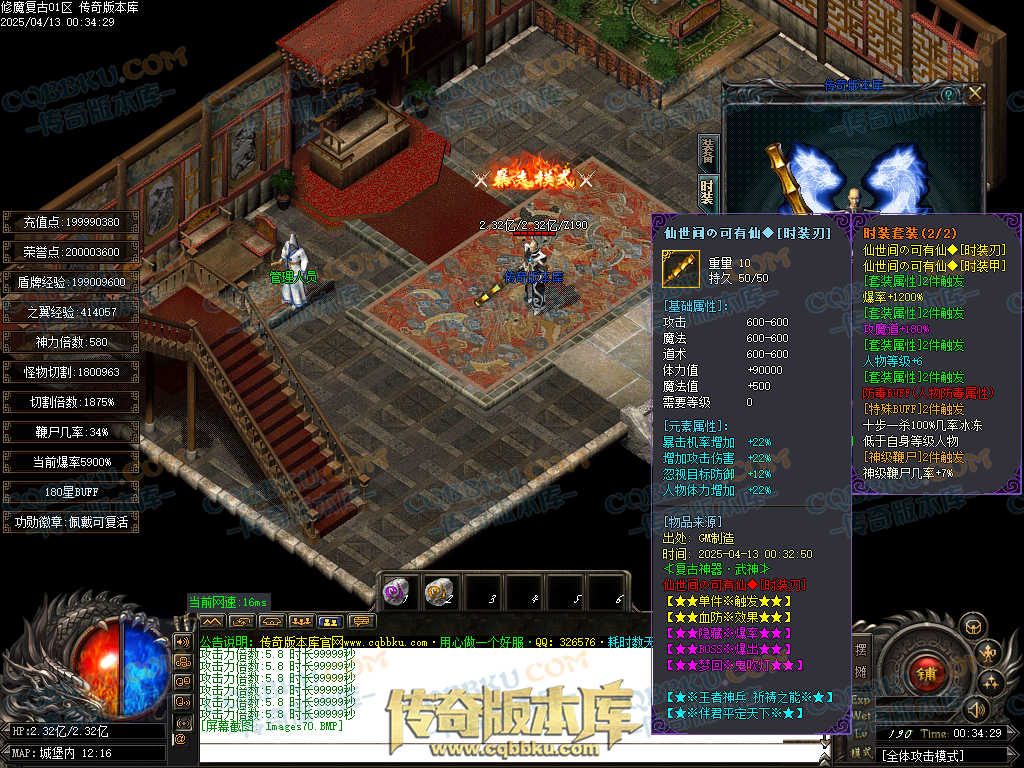The height and width of the screenshot is (768, 1024).
Task: Use the orange scroll in hotbar slot 2
Action: click(x=438, y=592)
